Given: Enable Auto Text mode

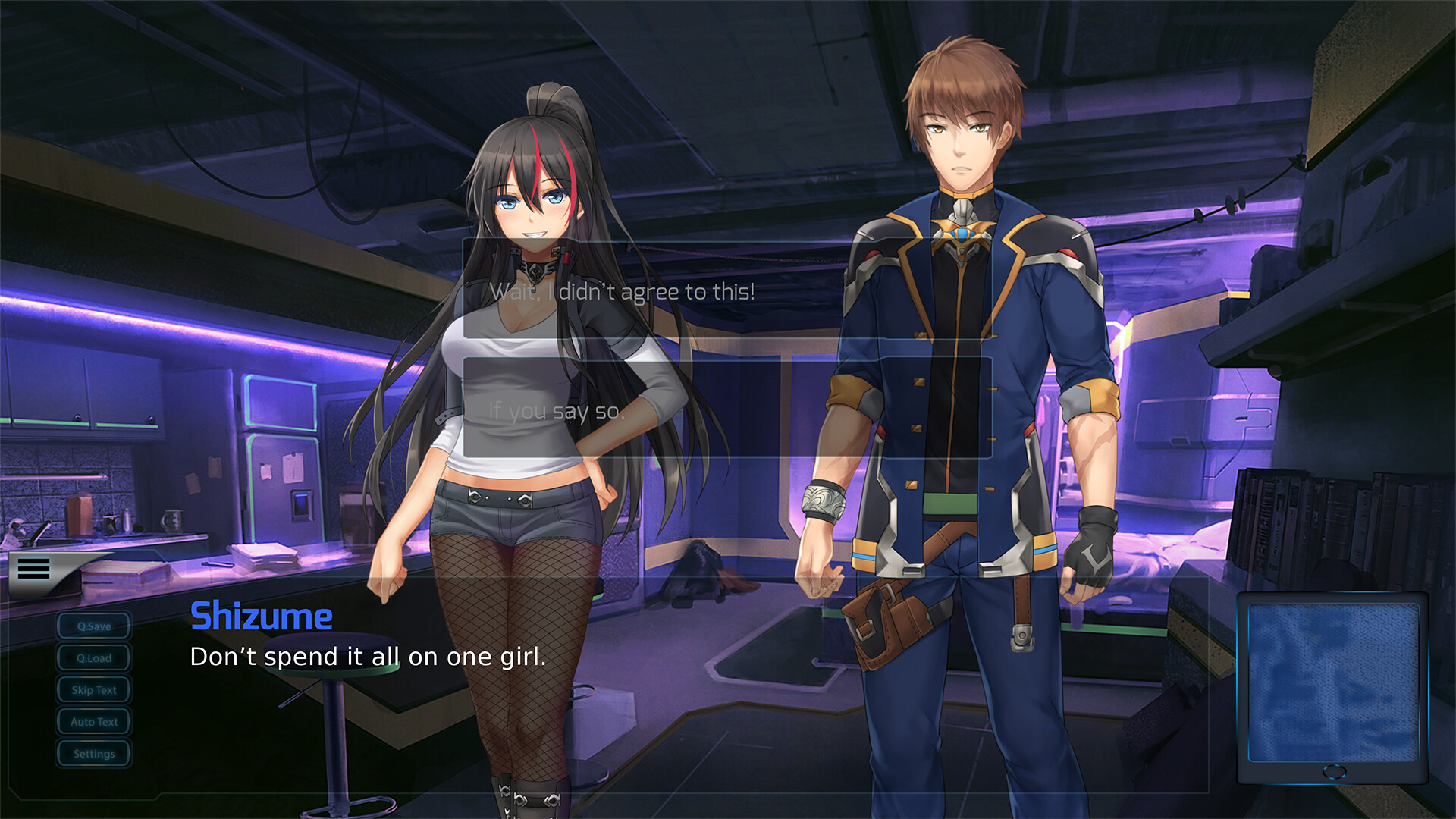Looking at the screenshot, I should click(x=93, y=721).
